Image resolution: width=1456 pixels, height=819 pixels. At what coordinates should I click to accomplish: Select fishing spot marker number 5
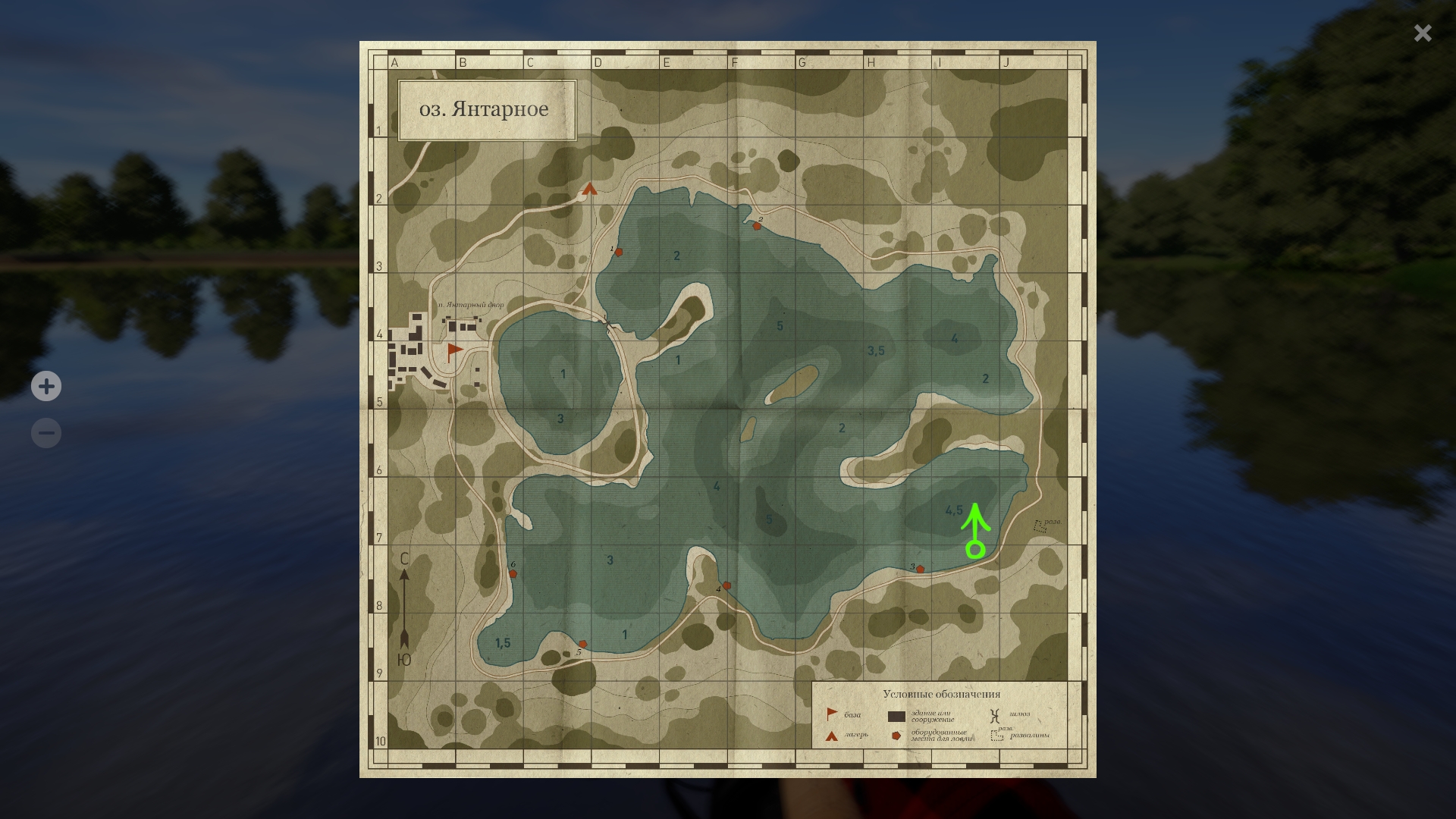[x=582, y=644]
